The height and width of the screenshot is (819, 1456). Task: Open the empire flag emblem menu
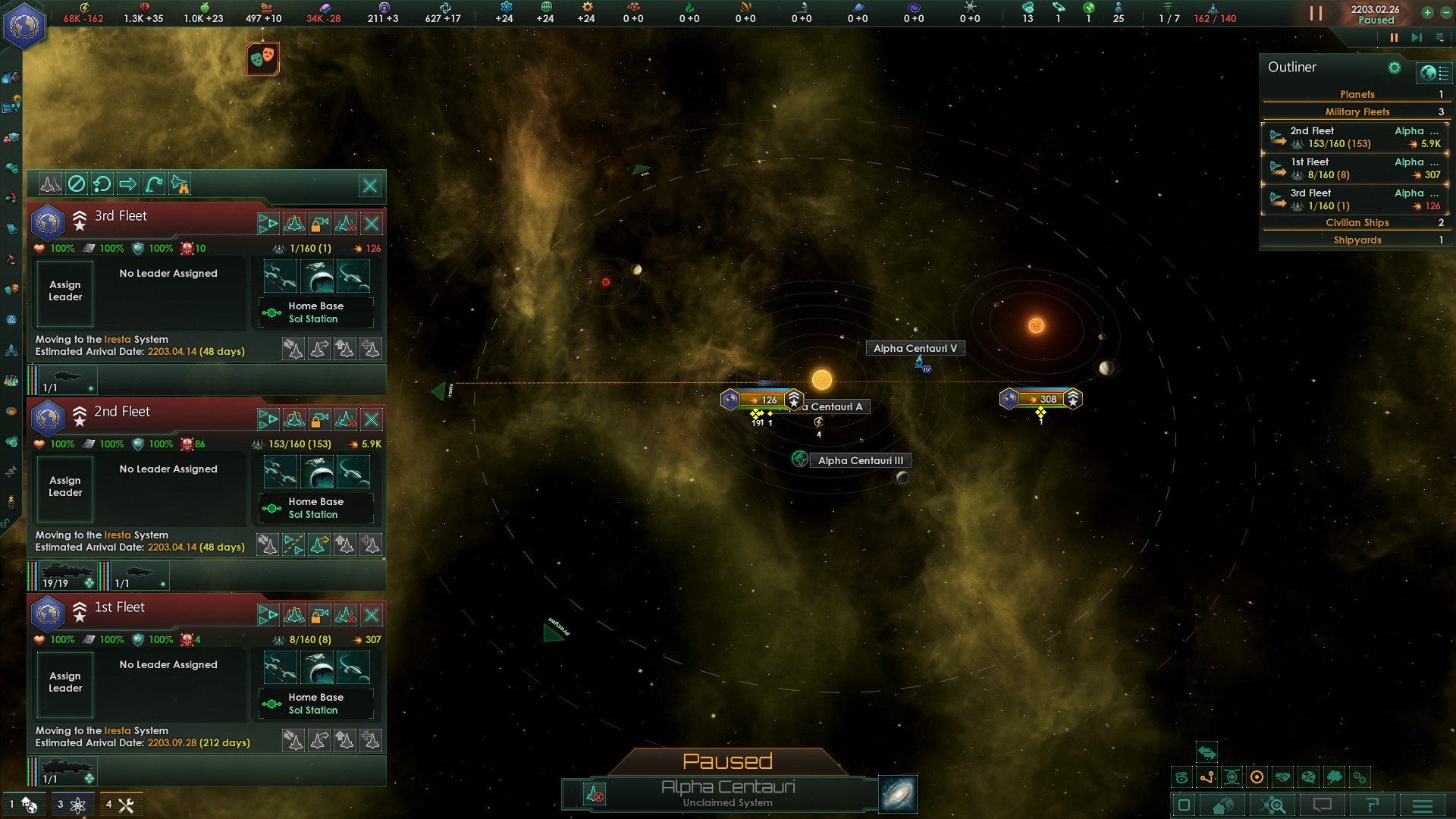click(25, 25)
